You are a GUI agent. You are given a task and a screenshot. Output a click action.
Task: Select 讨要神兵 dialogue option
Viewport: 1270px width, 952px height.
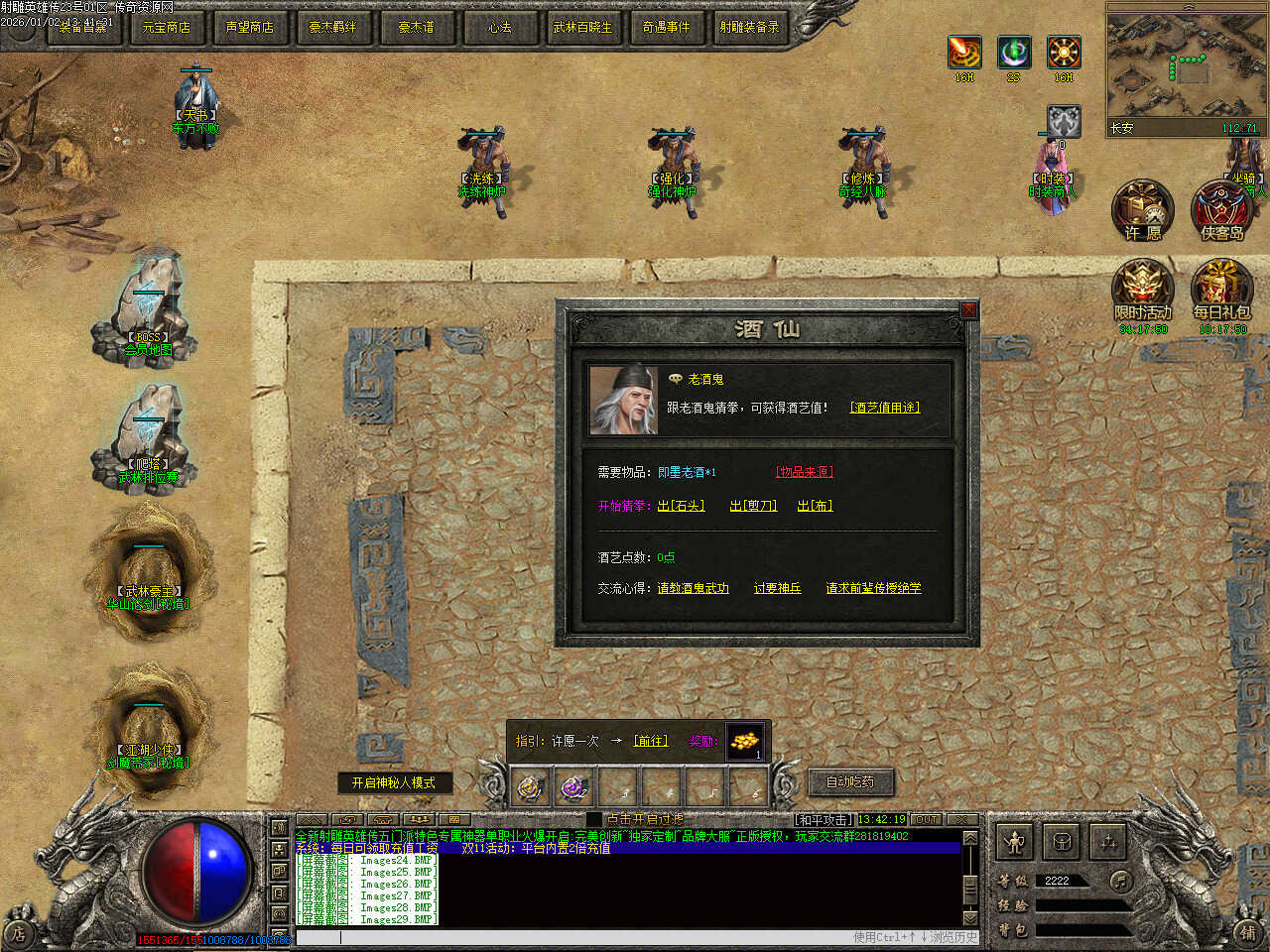(777, 588)
